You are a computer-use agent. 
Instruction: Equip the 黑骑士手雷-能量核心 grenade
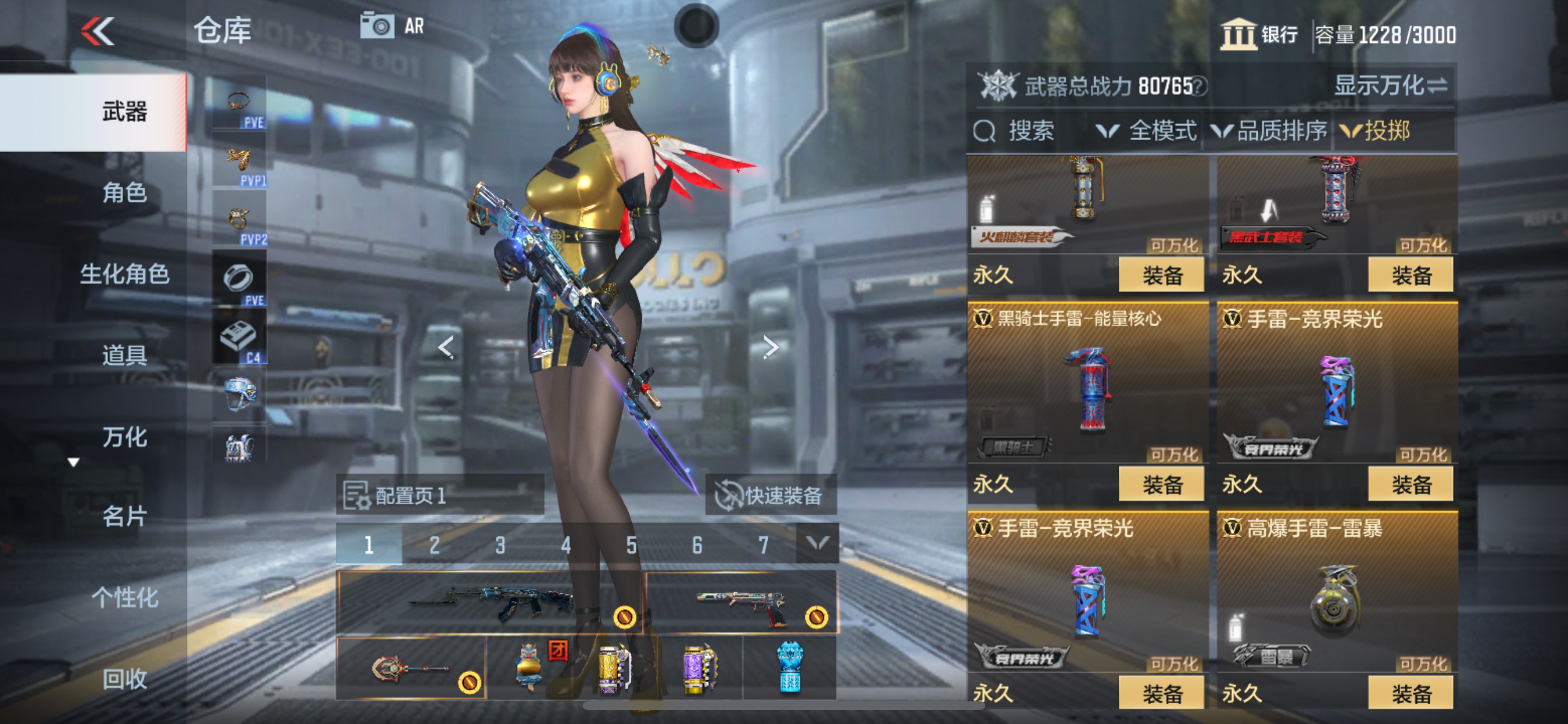coord(1161,484)
